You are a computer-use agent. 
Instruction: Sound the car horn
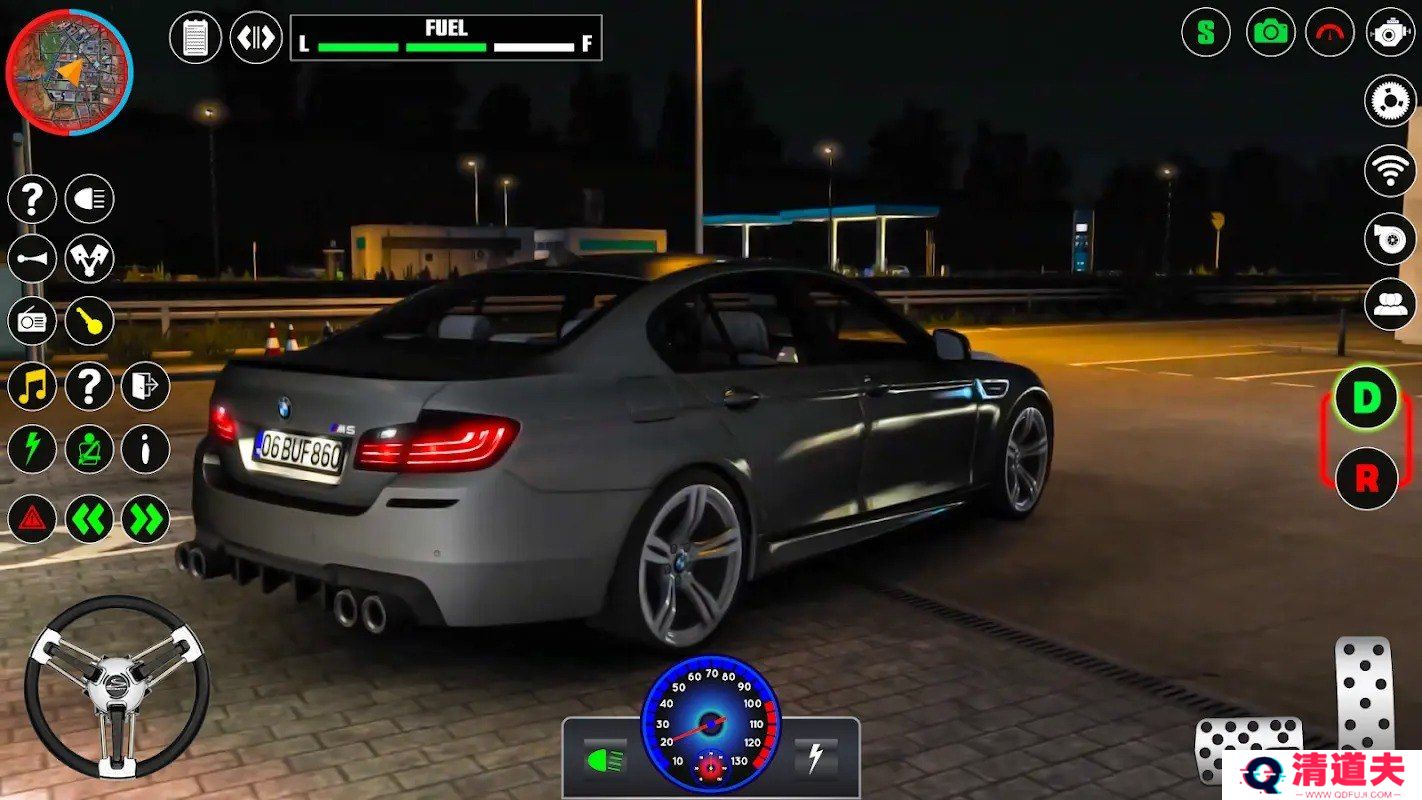(32, 259)
